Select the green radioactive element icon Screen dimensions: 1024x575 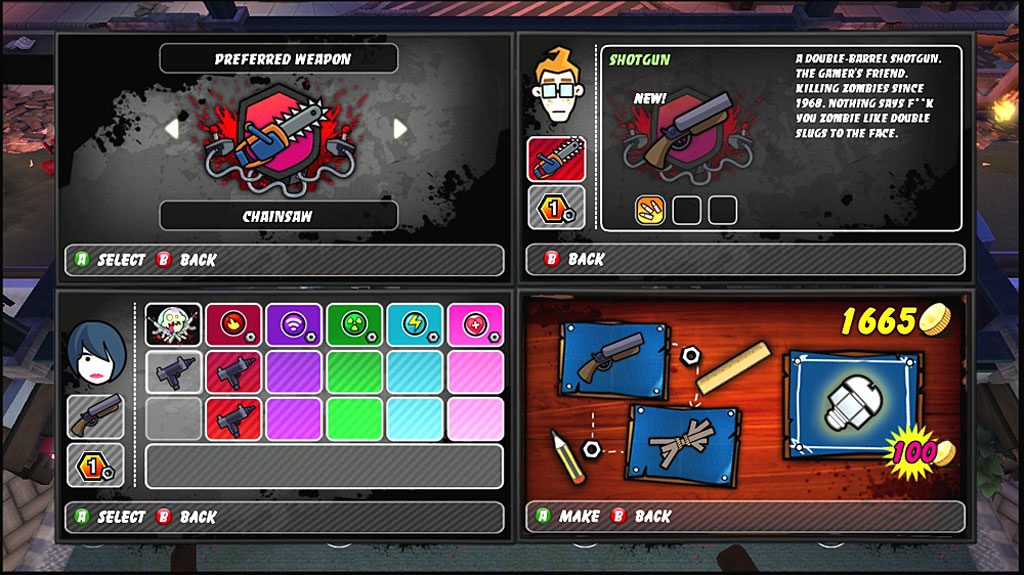pyautogui.click(x=354, y=325)
